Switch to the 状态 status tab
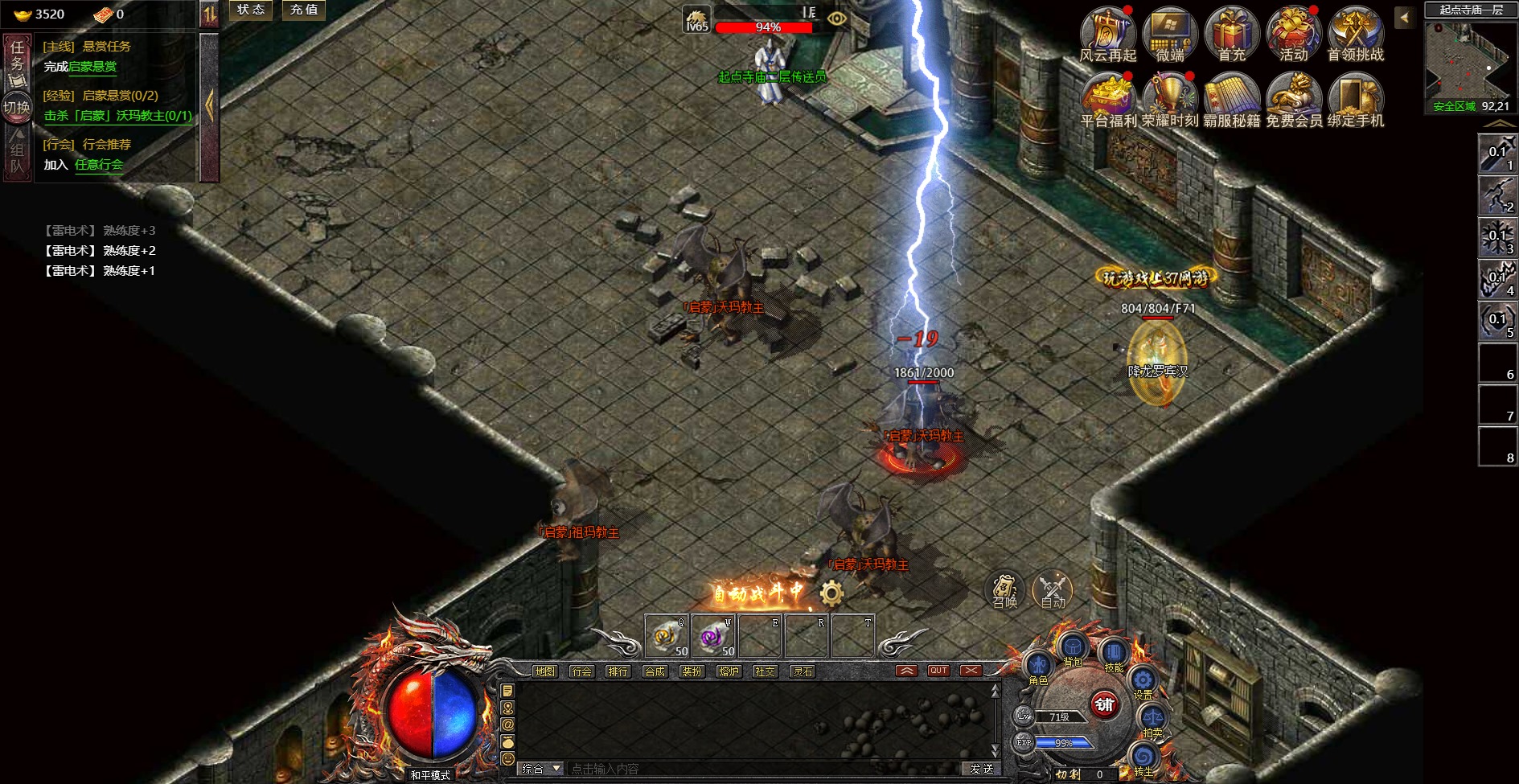 251,10
